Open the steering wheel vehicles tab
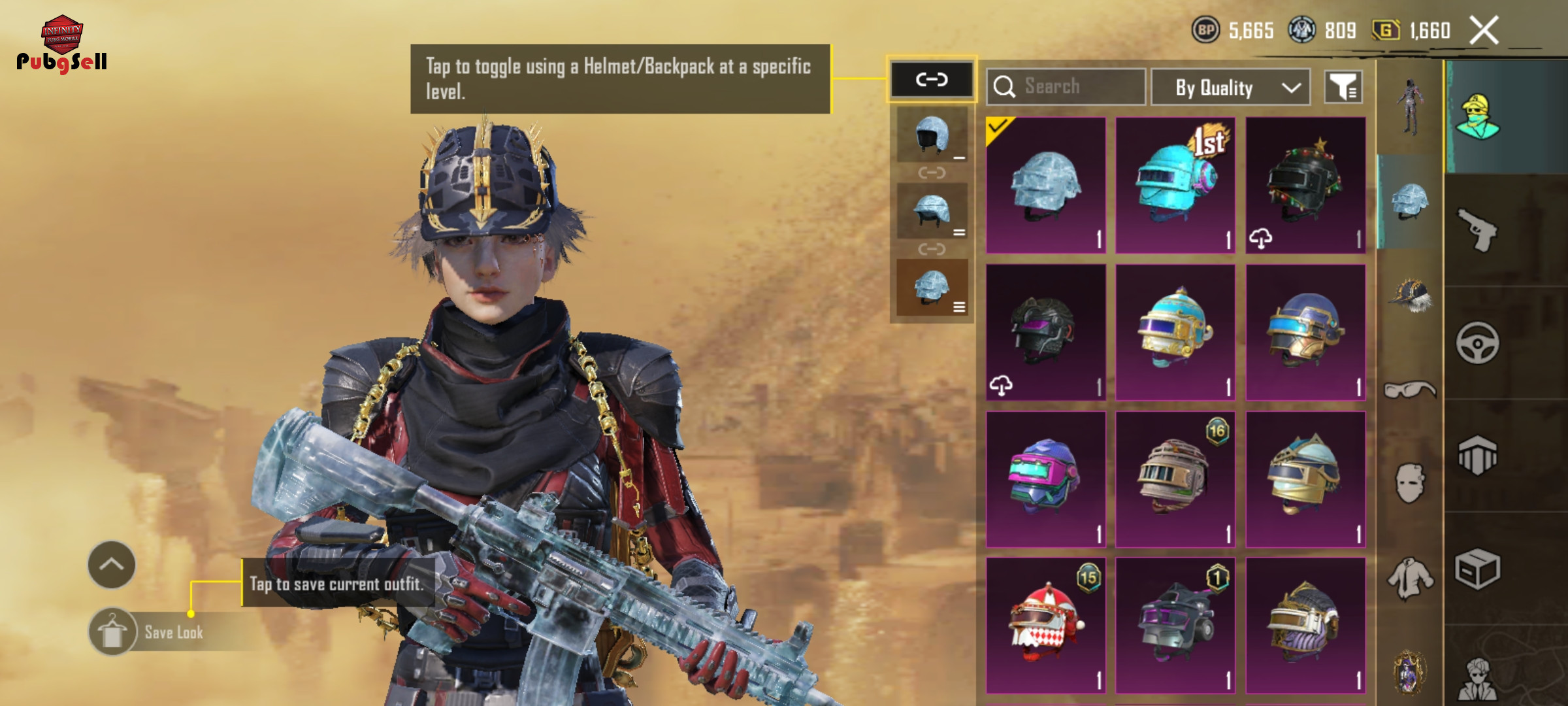1568x706 pixels. (x=1478, y=343)
